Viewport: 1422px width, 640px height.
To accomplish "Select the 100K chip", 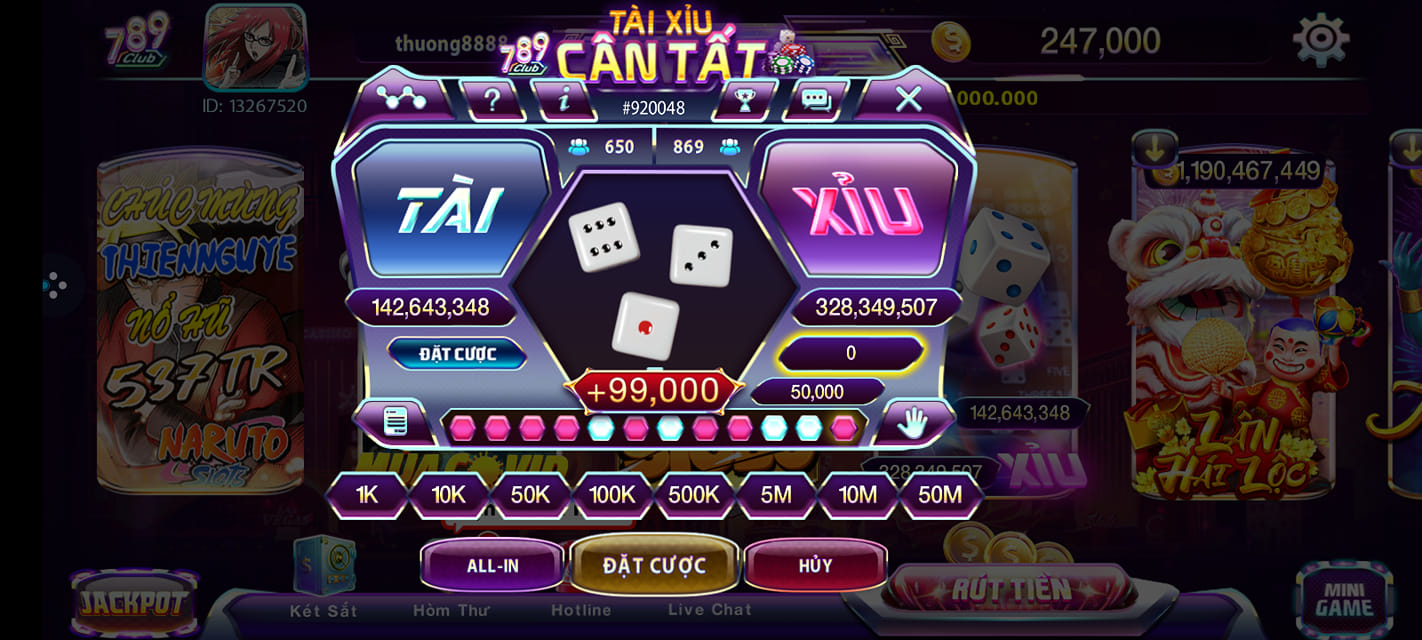I will (x=612, y=494).
